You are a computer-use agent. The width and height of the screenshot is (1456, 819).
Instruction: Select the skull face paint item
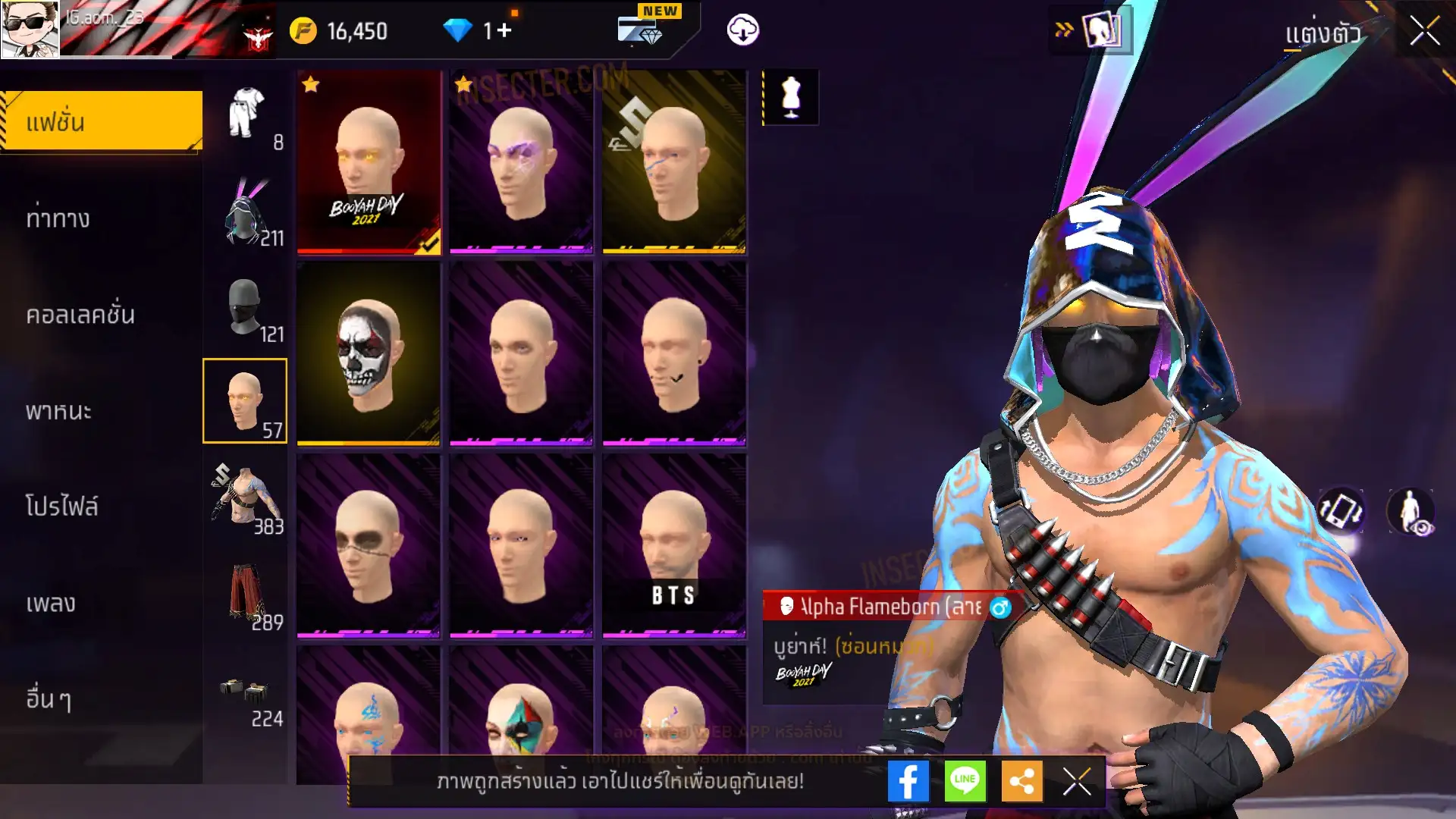click(x=369, y=353)
